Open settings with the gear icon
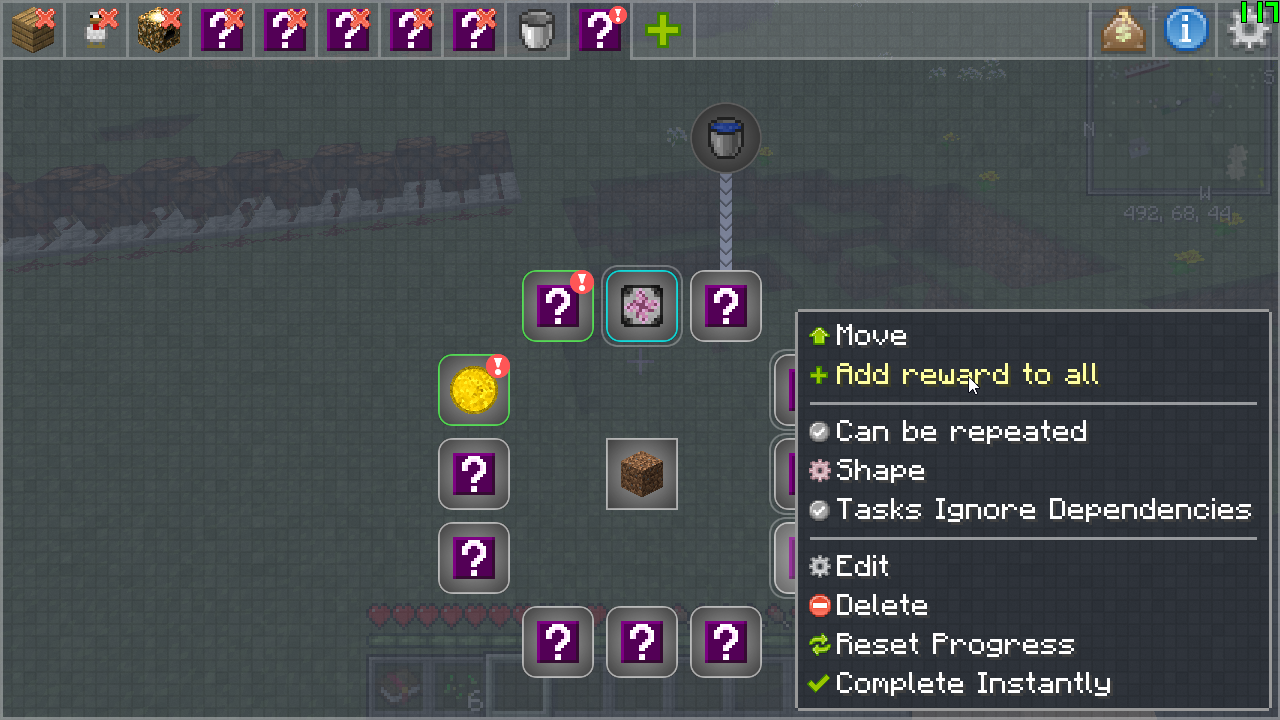Viewport: 1280px width, 720px height. pyautogui.click(x=1248, y=32)
